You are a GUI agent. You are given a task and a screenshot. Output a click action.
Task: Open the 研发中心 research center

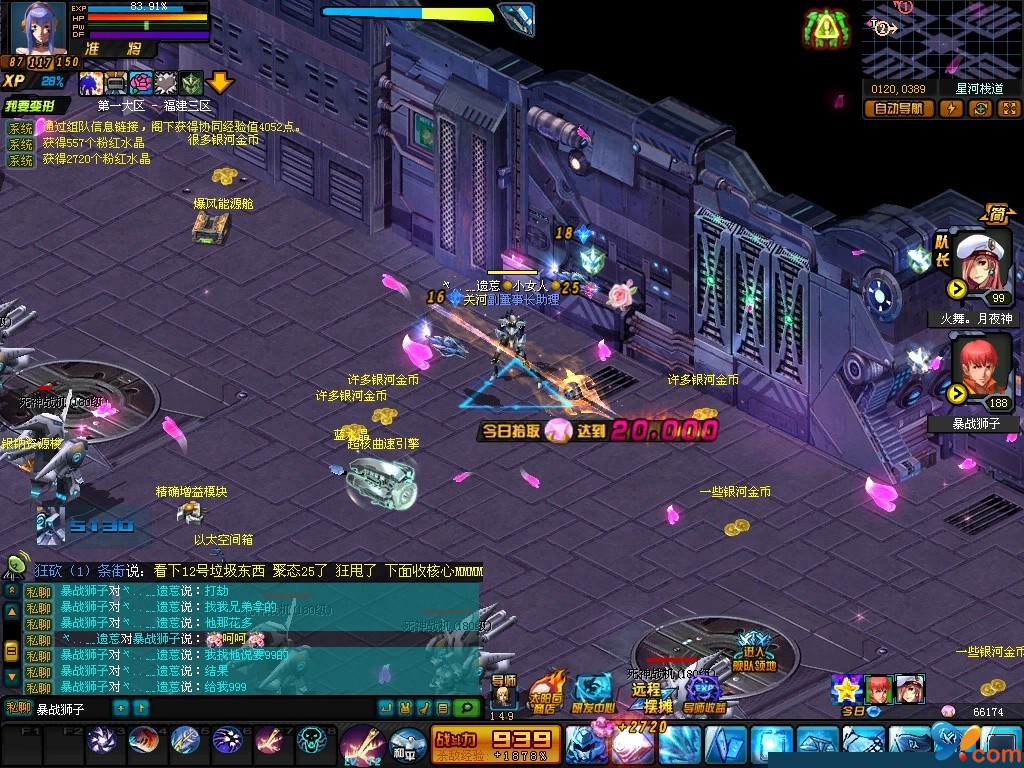(594, 691)
